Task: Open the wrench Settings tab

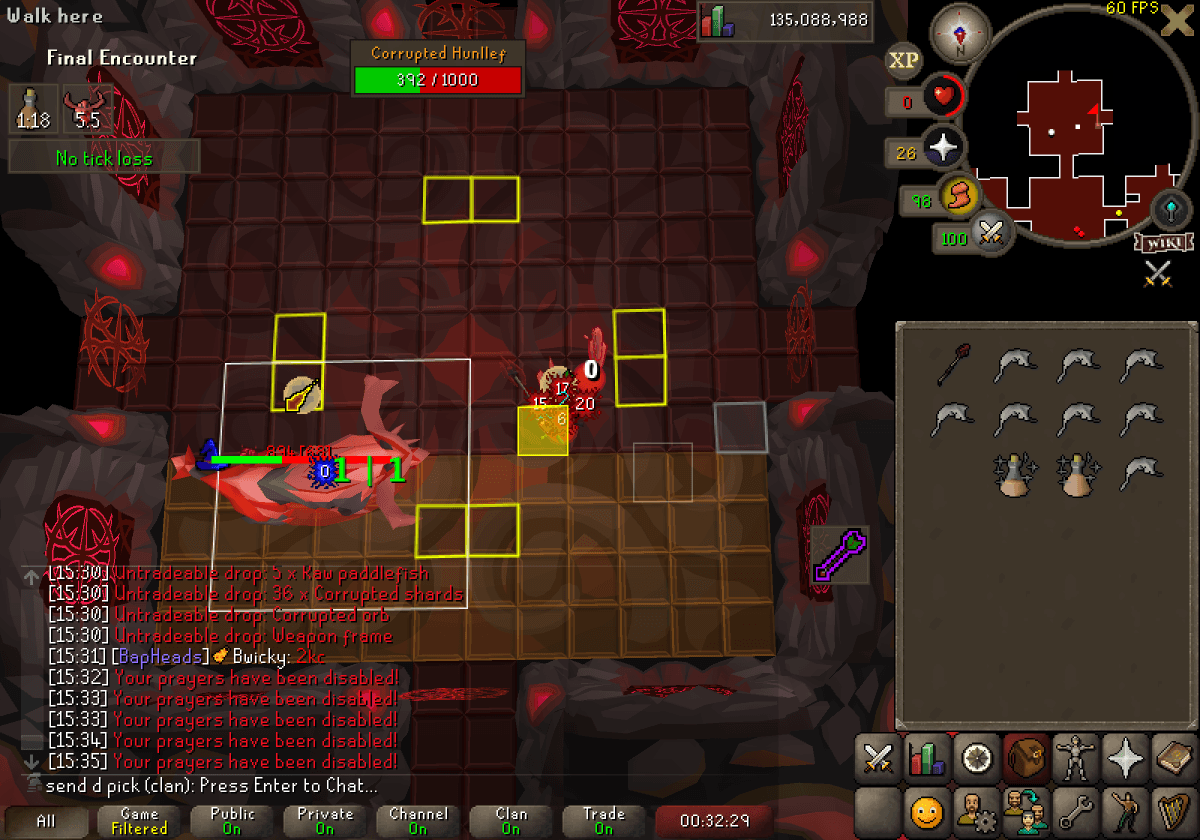Action: (1075, 808)
